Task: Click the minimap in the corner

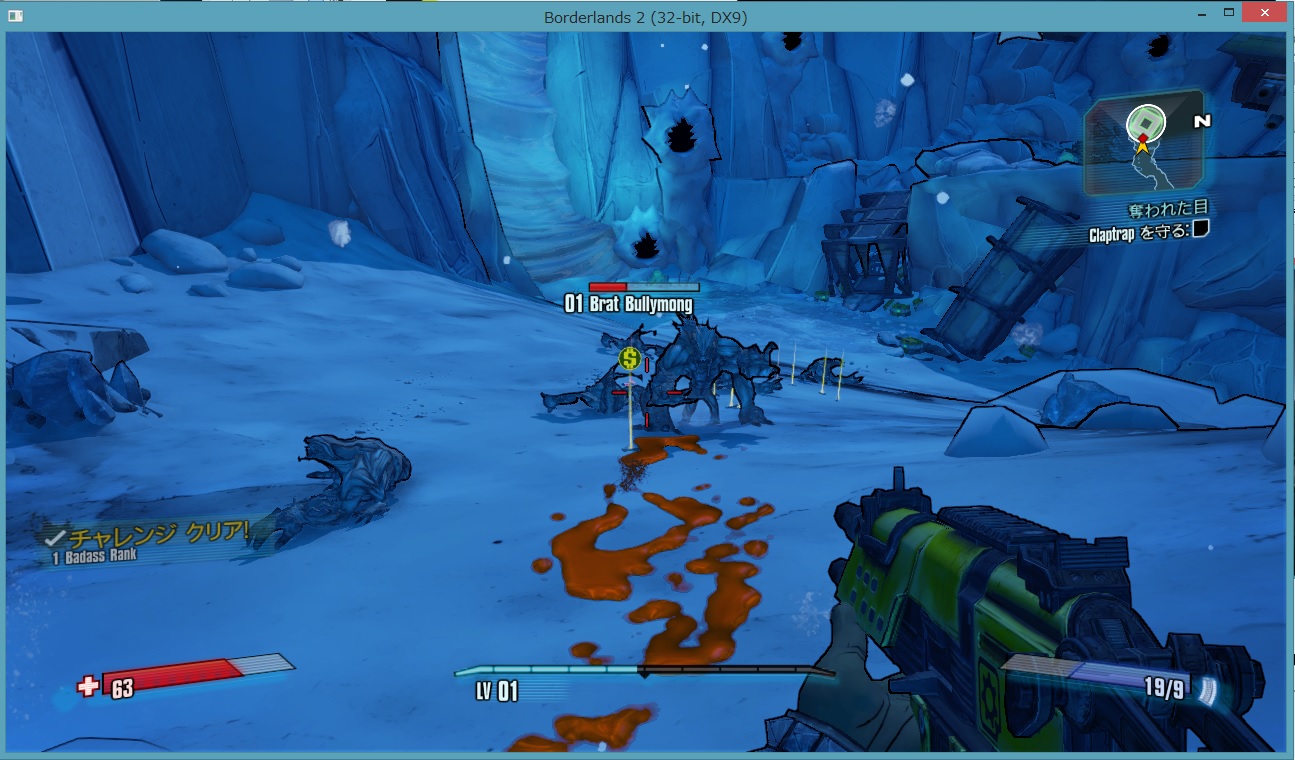Action: 1144,143
